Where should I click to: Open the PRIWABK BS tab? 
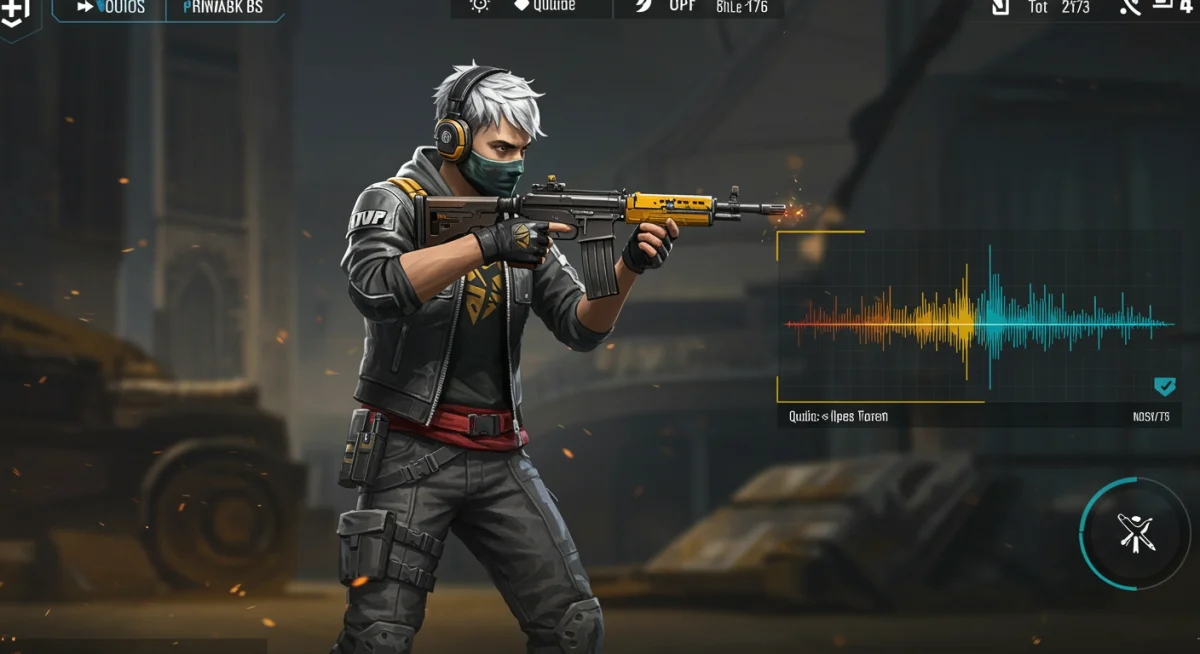[223, 8]
